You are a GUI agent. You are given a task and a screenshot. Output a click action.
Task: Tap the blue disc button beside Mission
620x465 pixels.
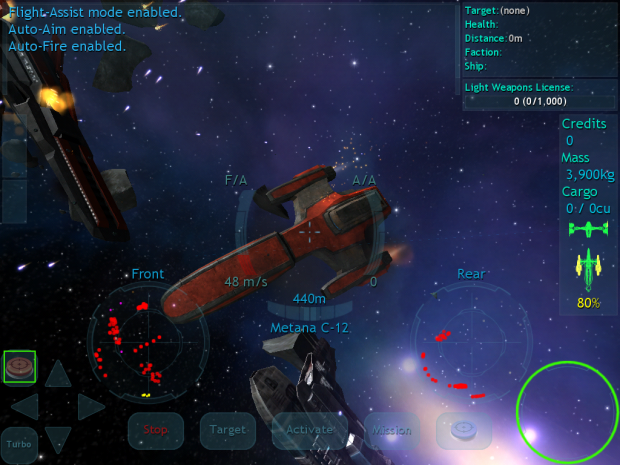(464, 430)
